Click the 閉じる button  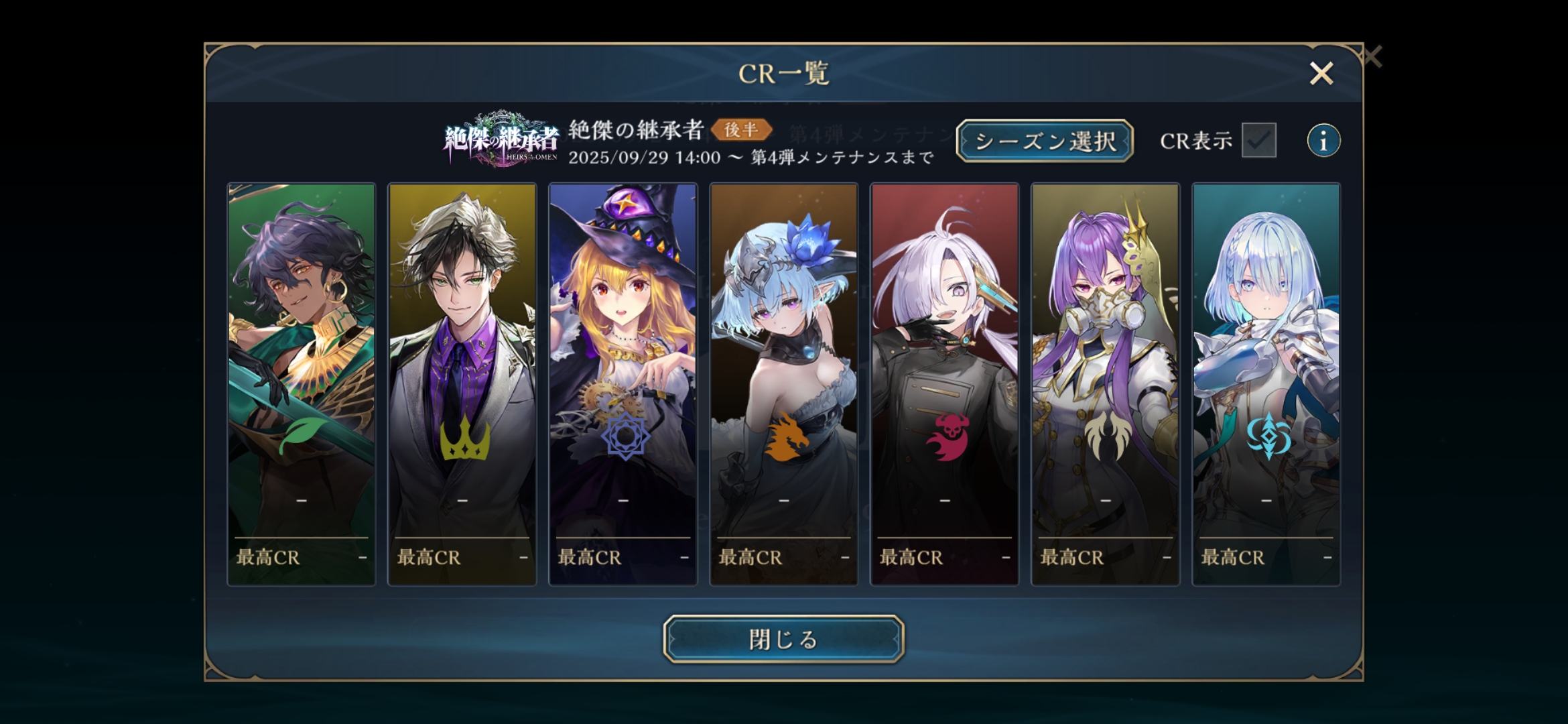click(x=783, y=639)
